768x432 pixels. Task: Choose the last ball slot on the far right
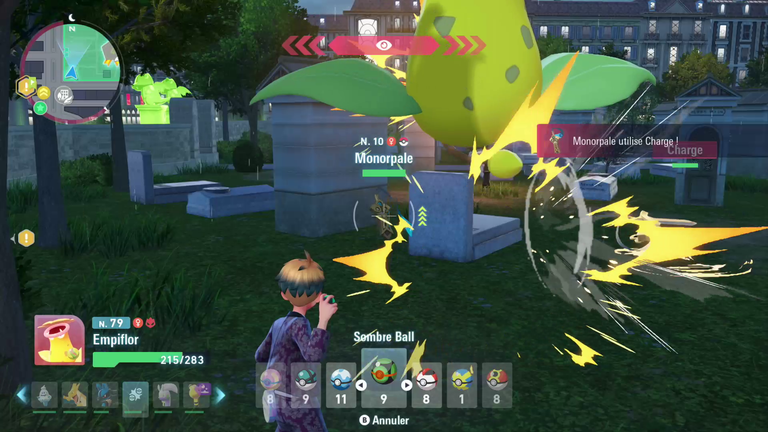(x=497, y=384)
